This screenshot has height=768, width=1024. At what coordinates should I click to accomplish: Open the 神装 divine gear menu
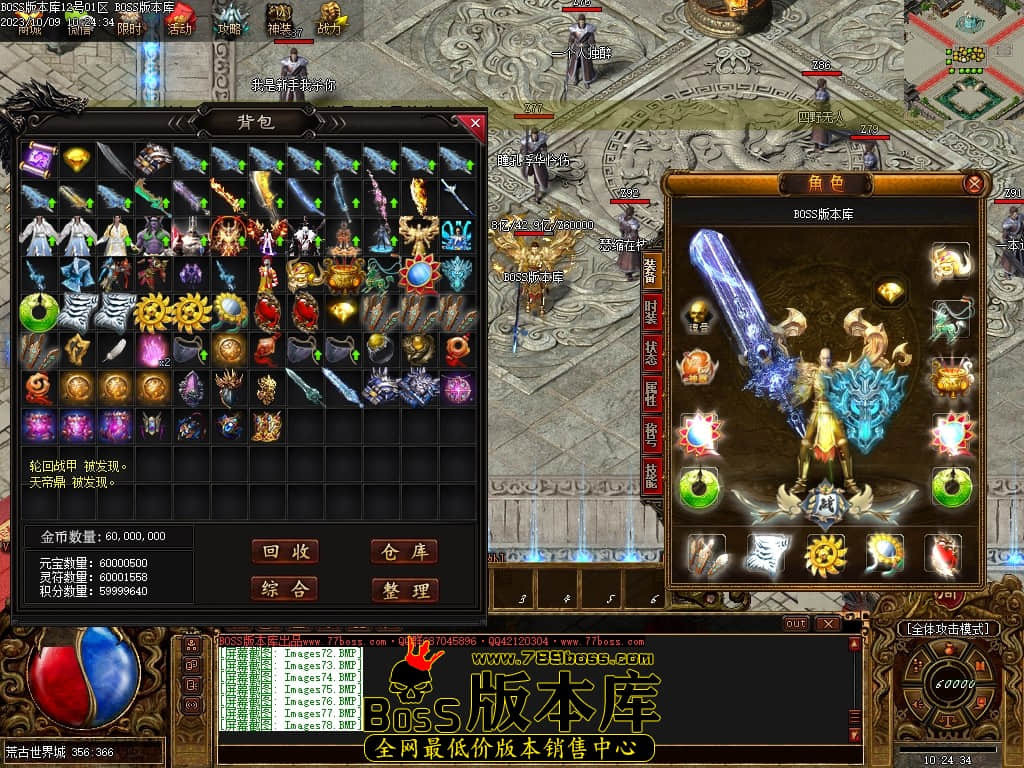pos(279,20)
